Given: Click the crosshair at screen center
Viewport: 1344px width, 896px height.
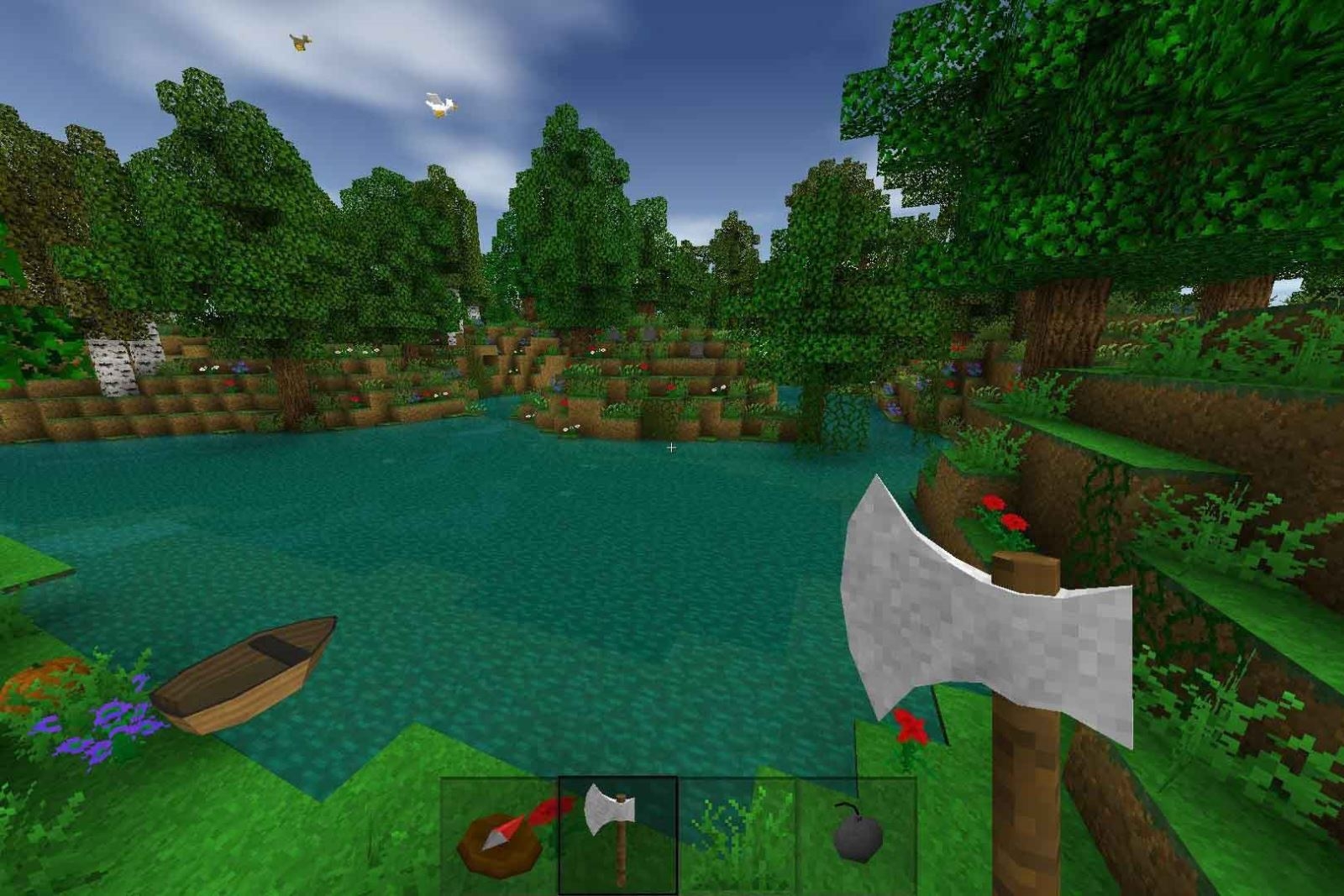Looking at the screenshot, I should tap(672, 448).
